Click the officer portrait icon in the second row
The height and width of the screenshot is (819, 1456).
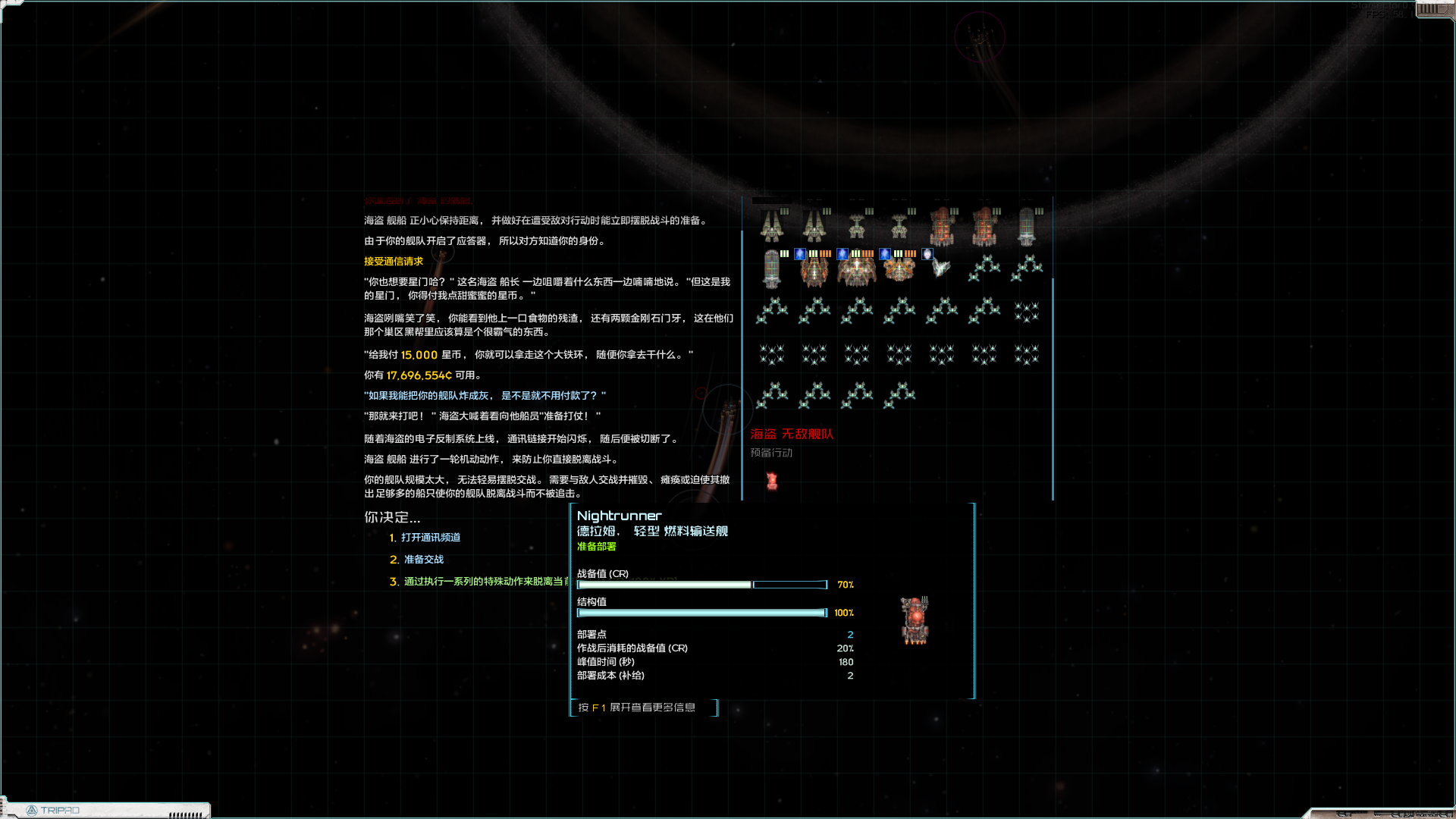tap(927, 255)
